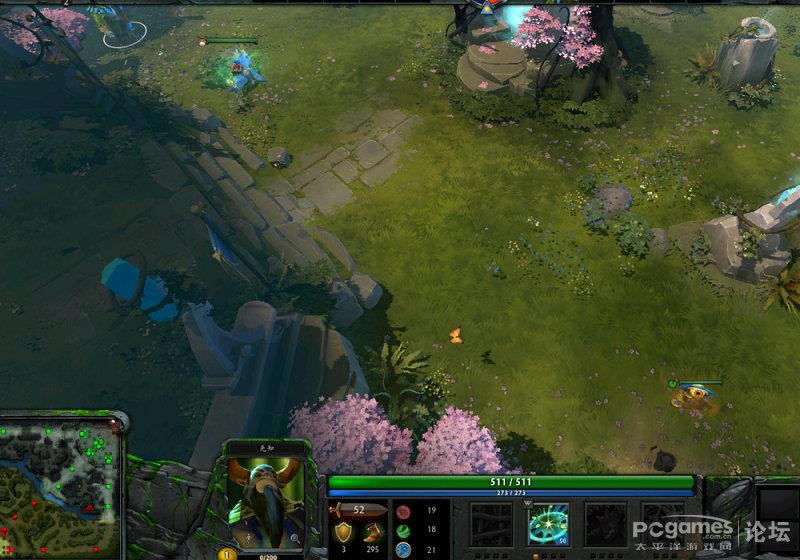The height and width of the screenshot is (560, 800).
Task: Activate the Teleportation ability icon
Action: tap(548, 523)
